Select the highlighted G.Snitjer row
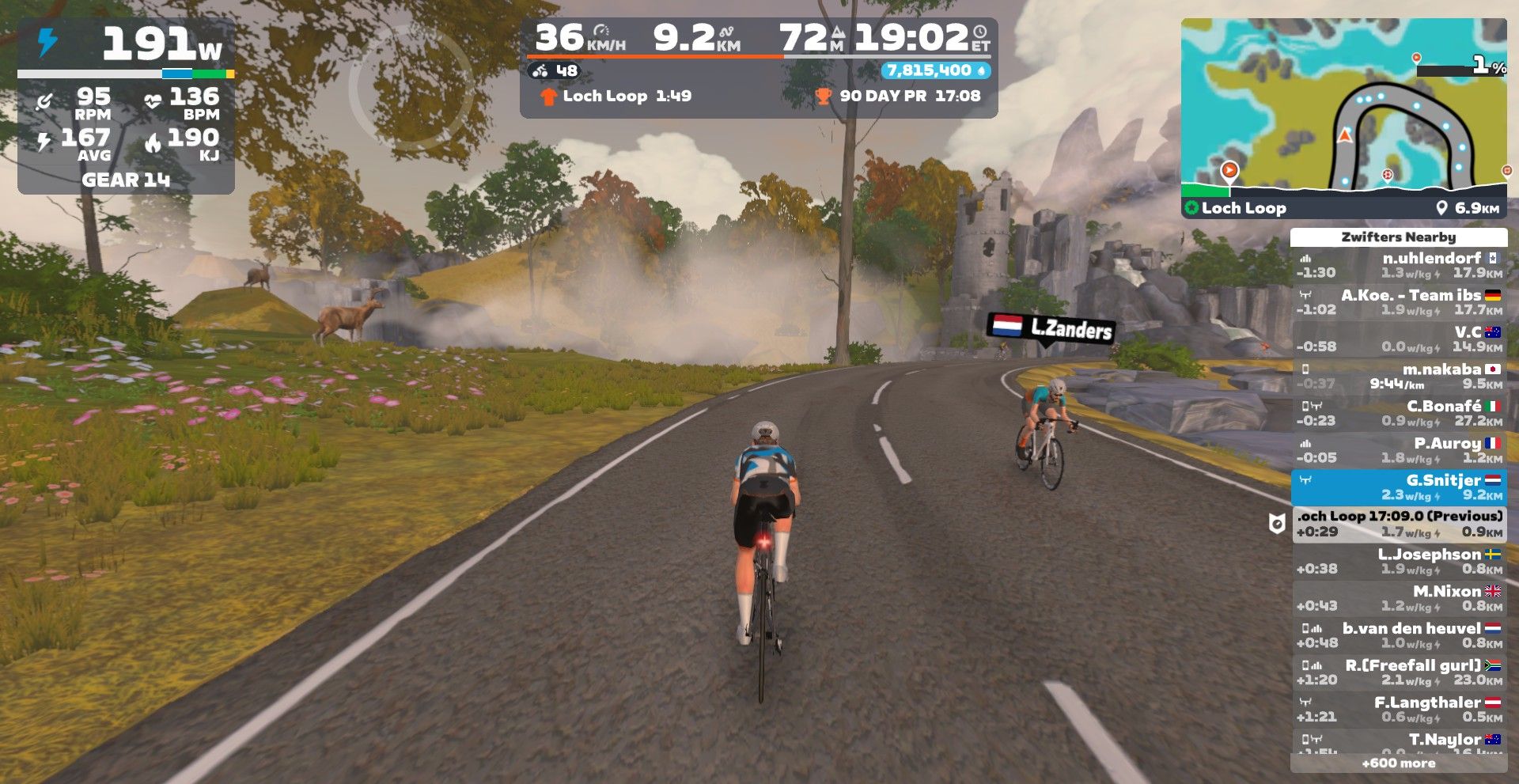This screenshot has width=1519, height=784. click(x=1398, y=487)
